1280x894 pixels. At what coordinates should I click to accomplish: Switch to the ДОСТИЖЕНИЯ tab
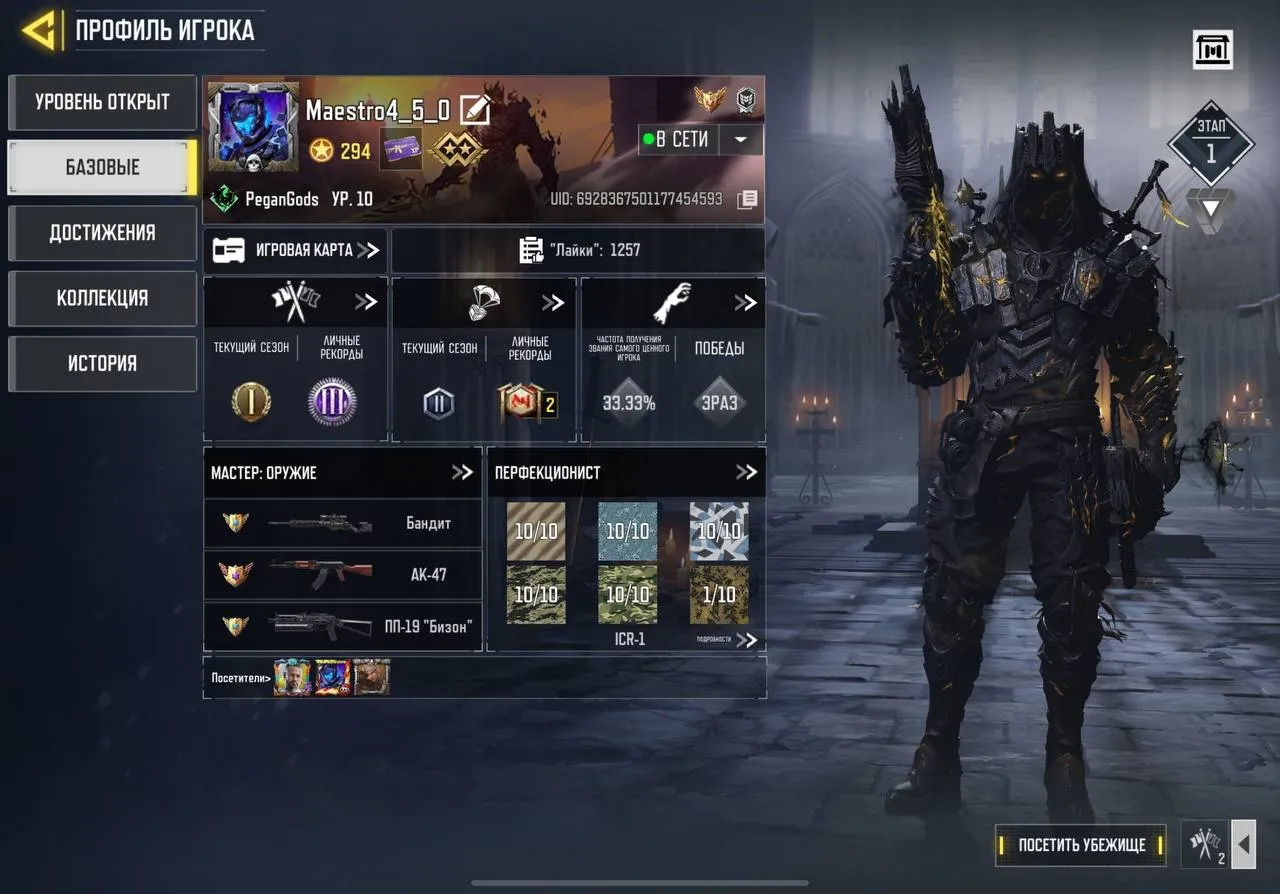pyautogui.click(x=102, y=233)
